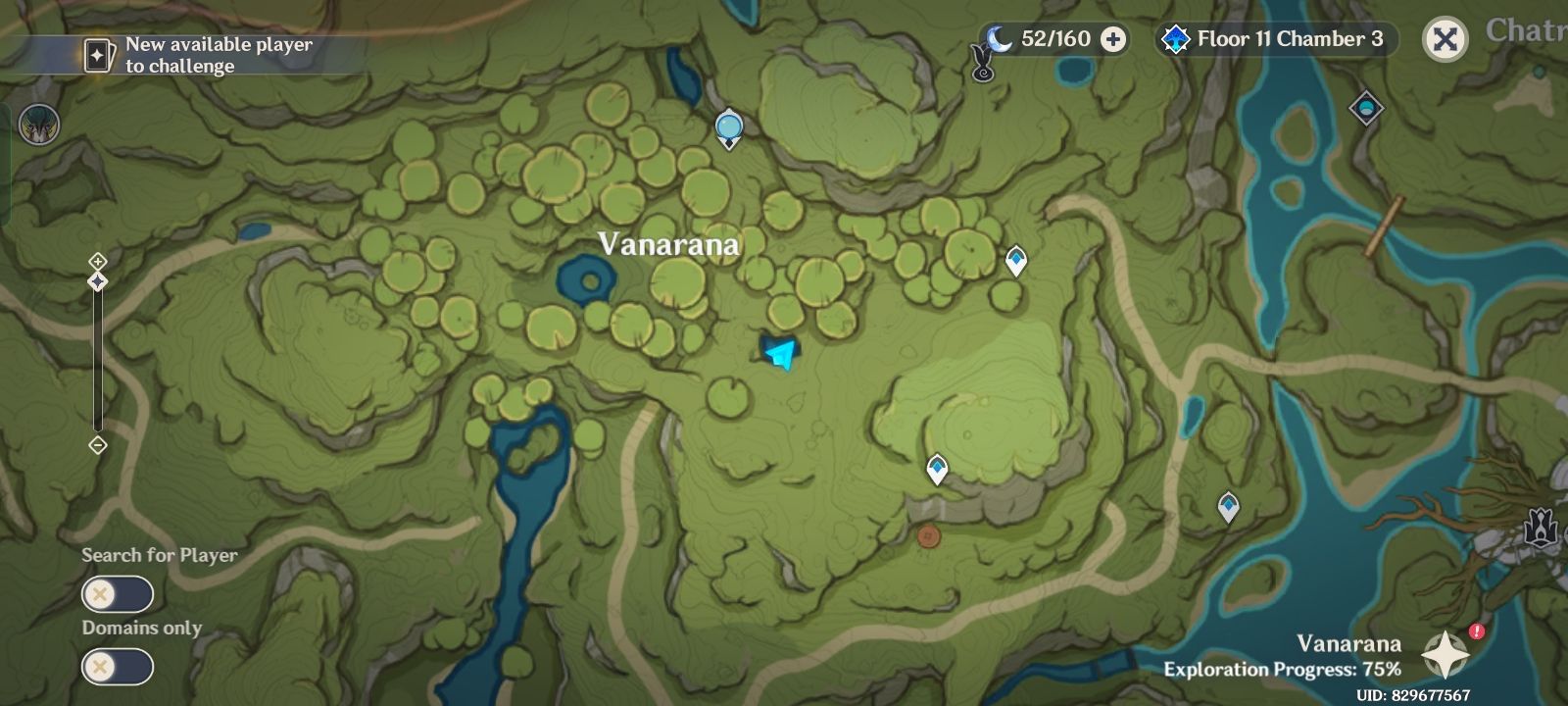Click the New available player to challenge banner
The image size is (1568, 706).
click(218, 56)
